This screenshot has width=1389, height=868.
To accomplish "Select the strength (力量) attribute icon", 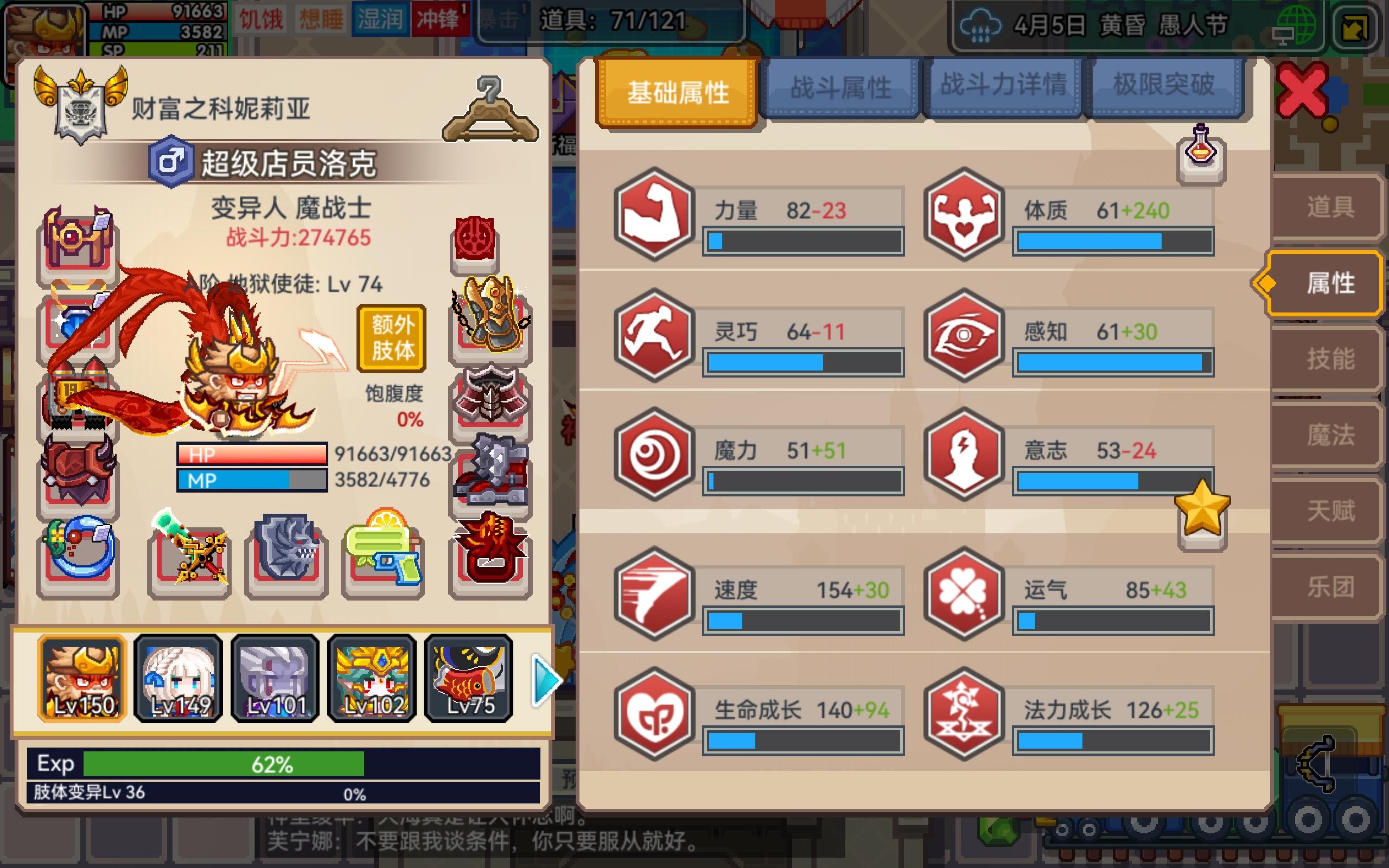I will pos(653,218).
